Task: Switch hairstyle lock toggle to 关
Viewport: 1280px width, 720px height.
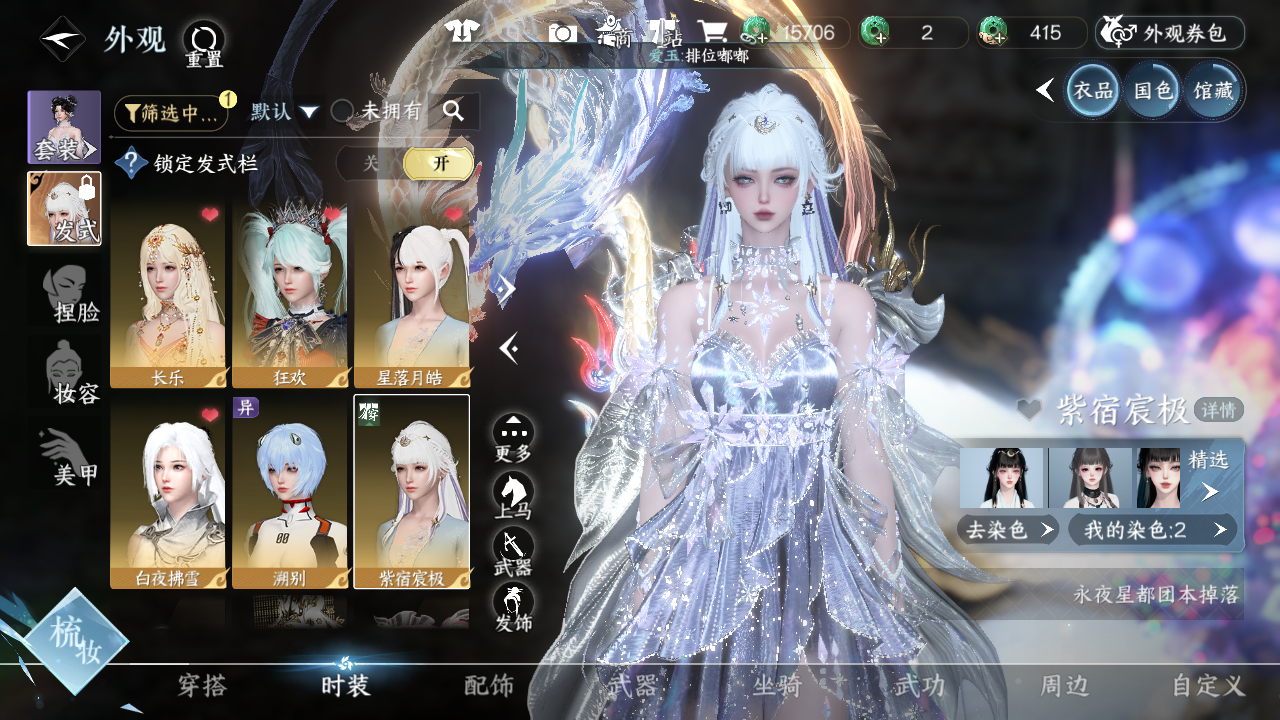Action: (370, 163)
